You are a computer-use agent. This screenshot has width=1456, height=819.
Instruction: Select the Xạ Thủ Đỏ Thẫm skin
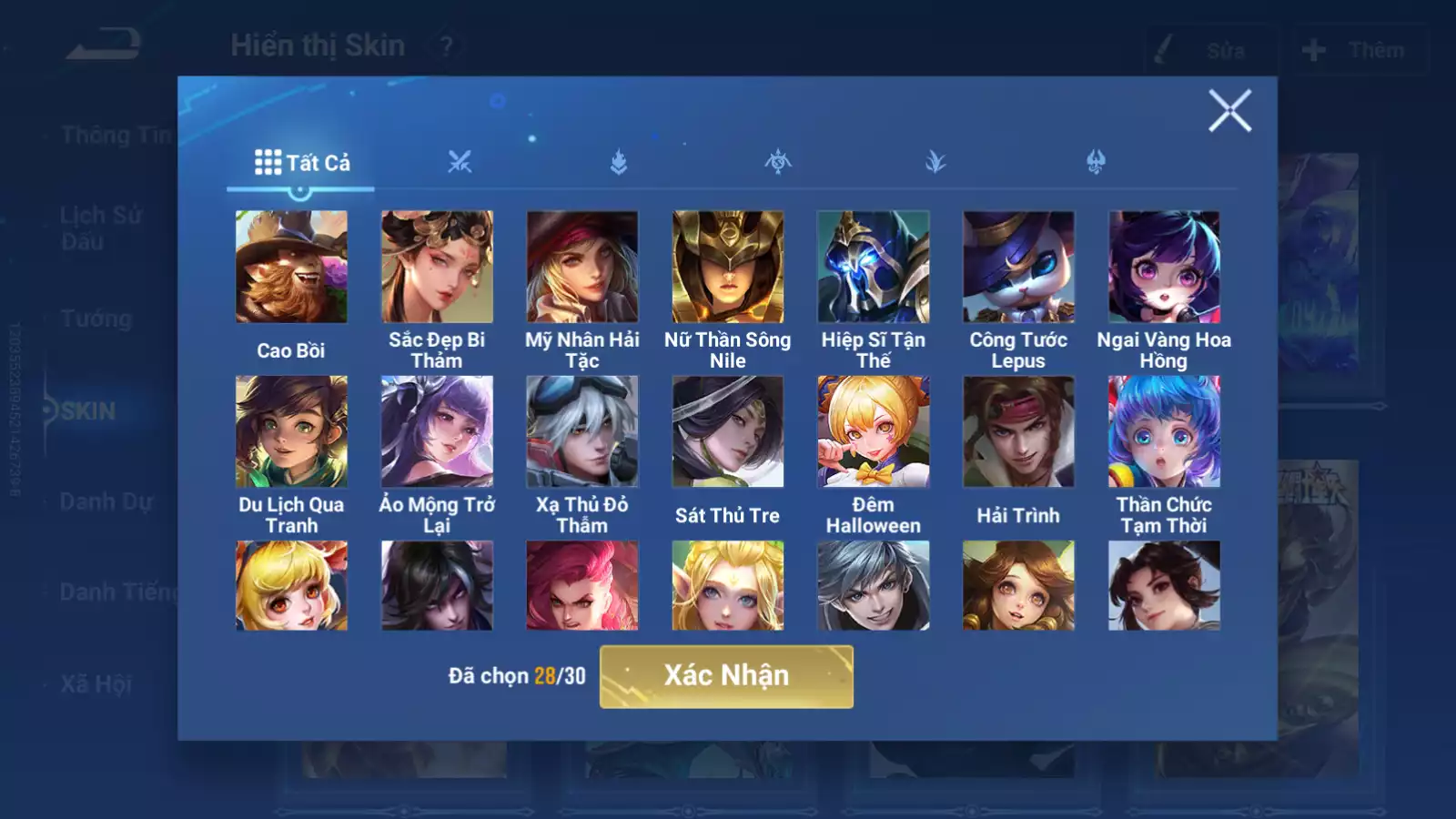click(x=582, y=431)
